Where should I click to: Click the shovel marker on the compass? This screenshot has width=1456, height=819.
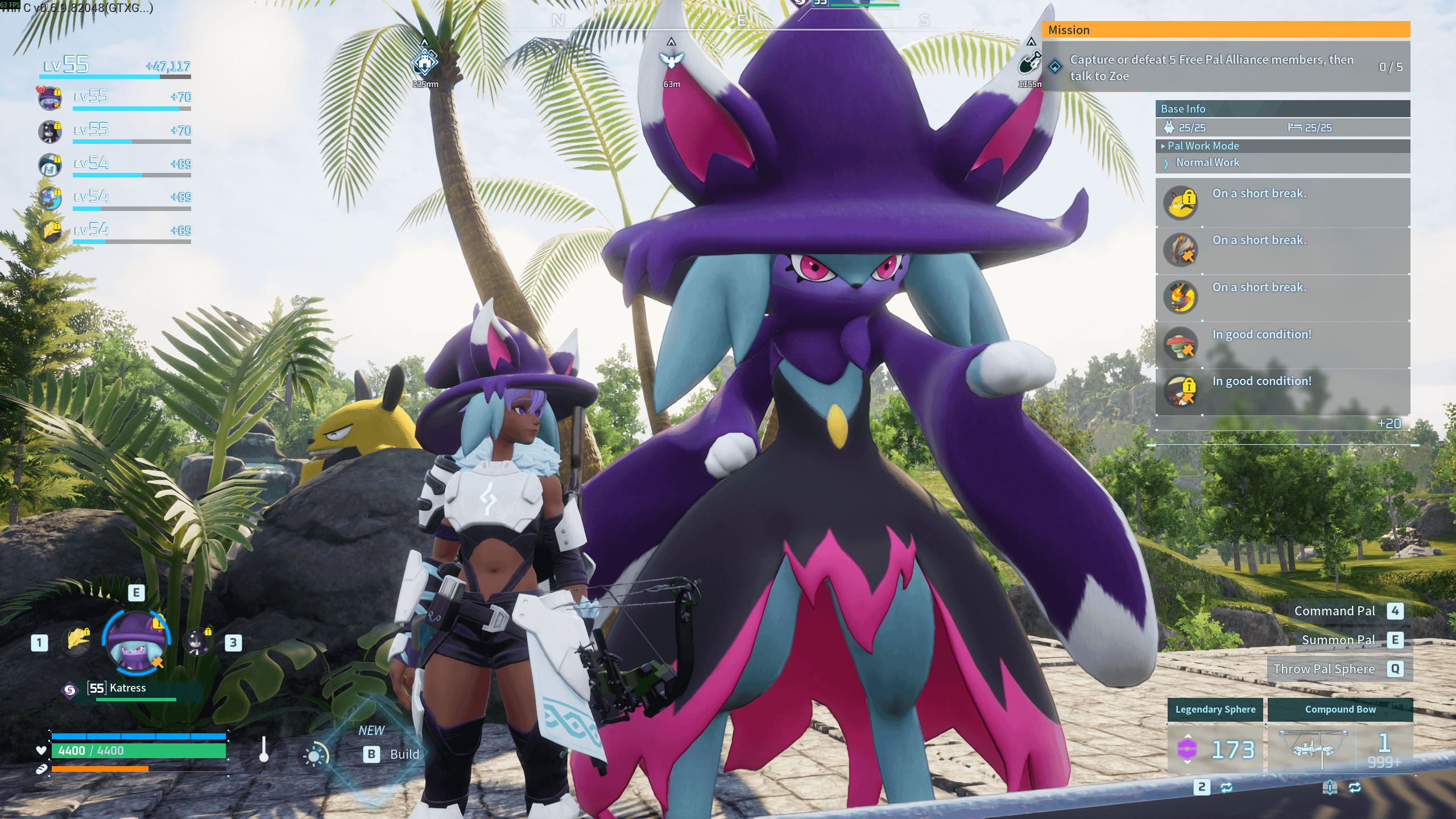coord(1029,62)
